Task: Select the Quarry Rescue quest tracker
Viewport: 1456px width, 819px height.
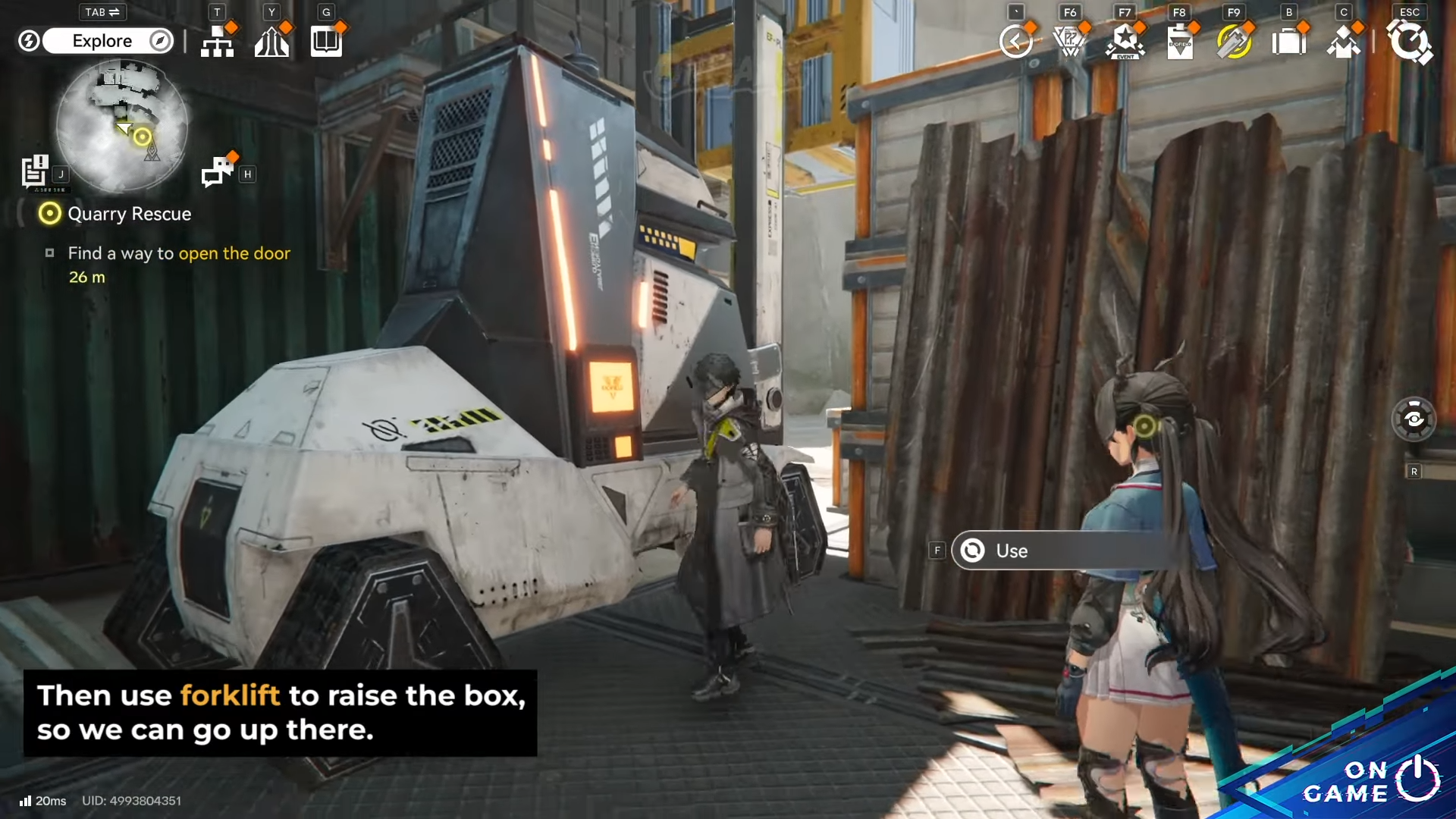Action: (129, 214)
